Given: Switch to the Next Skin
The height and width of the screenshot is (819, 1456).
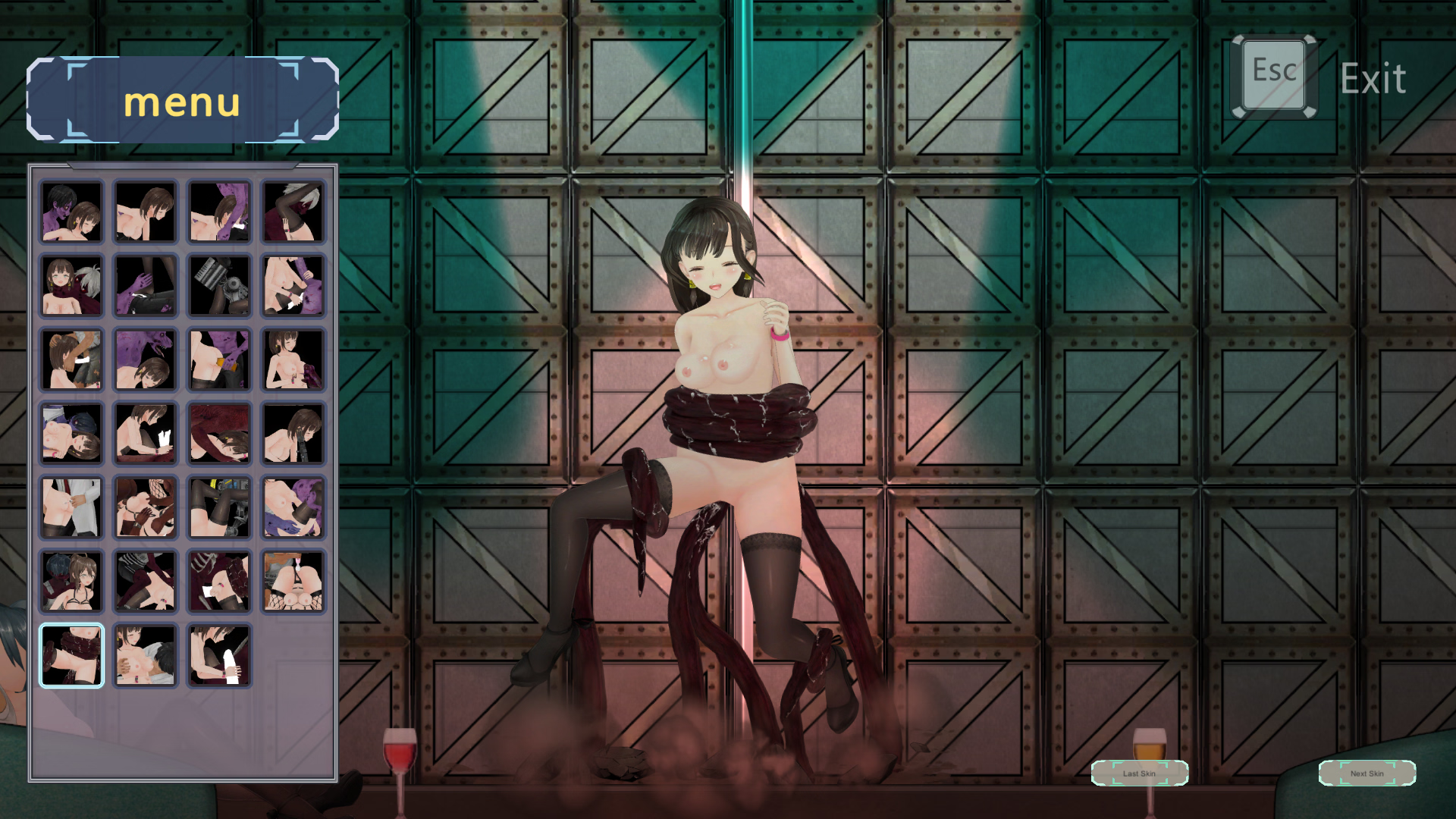Looking at the screenshot, I should pos(1367,773).
